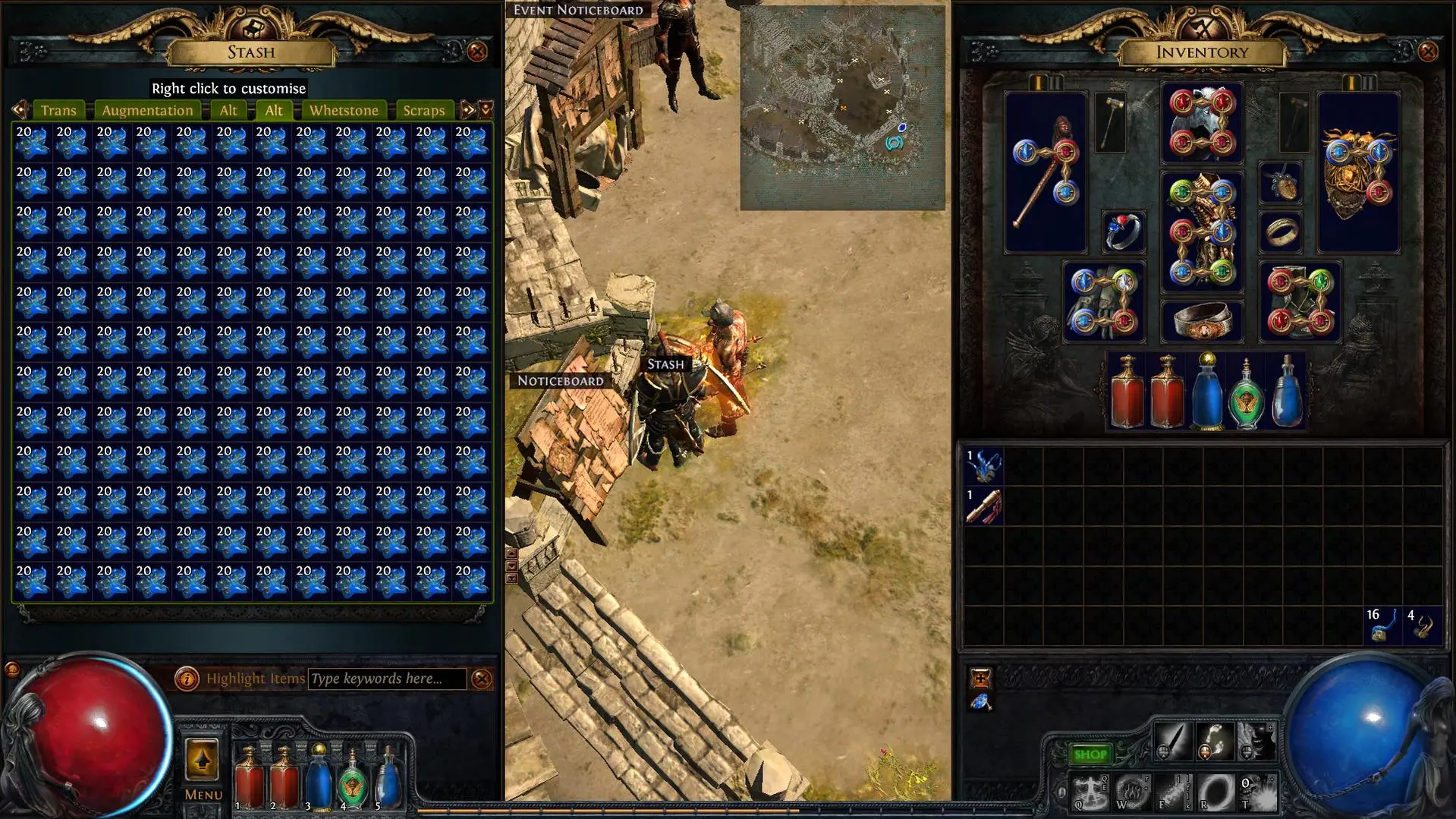Viewport: 1456px width, 819px height.
Task: Click the minimap overlay
Action: 842,108
